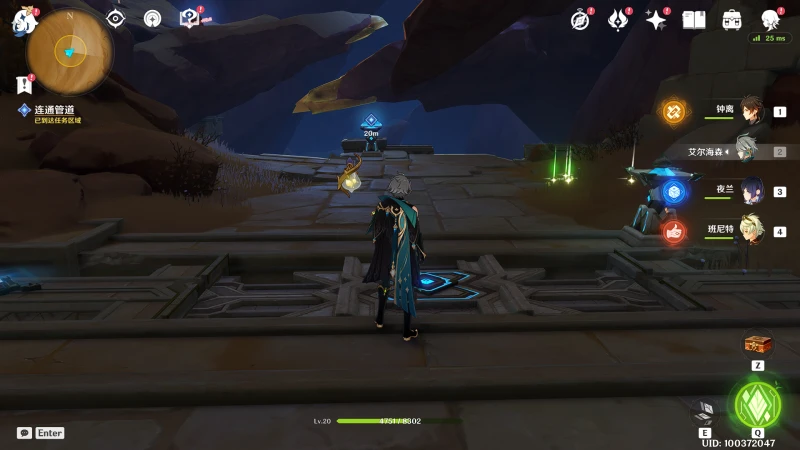Toggle the eye-shaped elemental sight icon
Image resolution: width=800 pixels, height=450 pixels.
point(116,19)
